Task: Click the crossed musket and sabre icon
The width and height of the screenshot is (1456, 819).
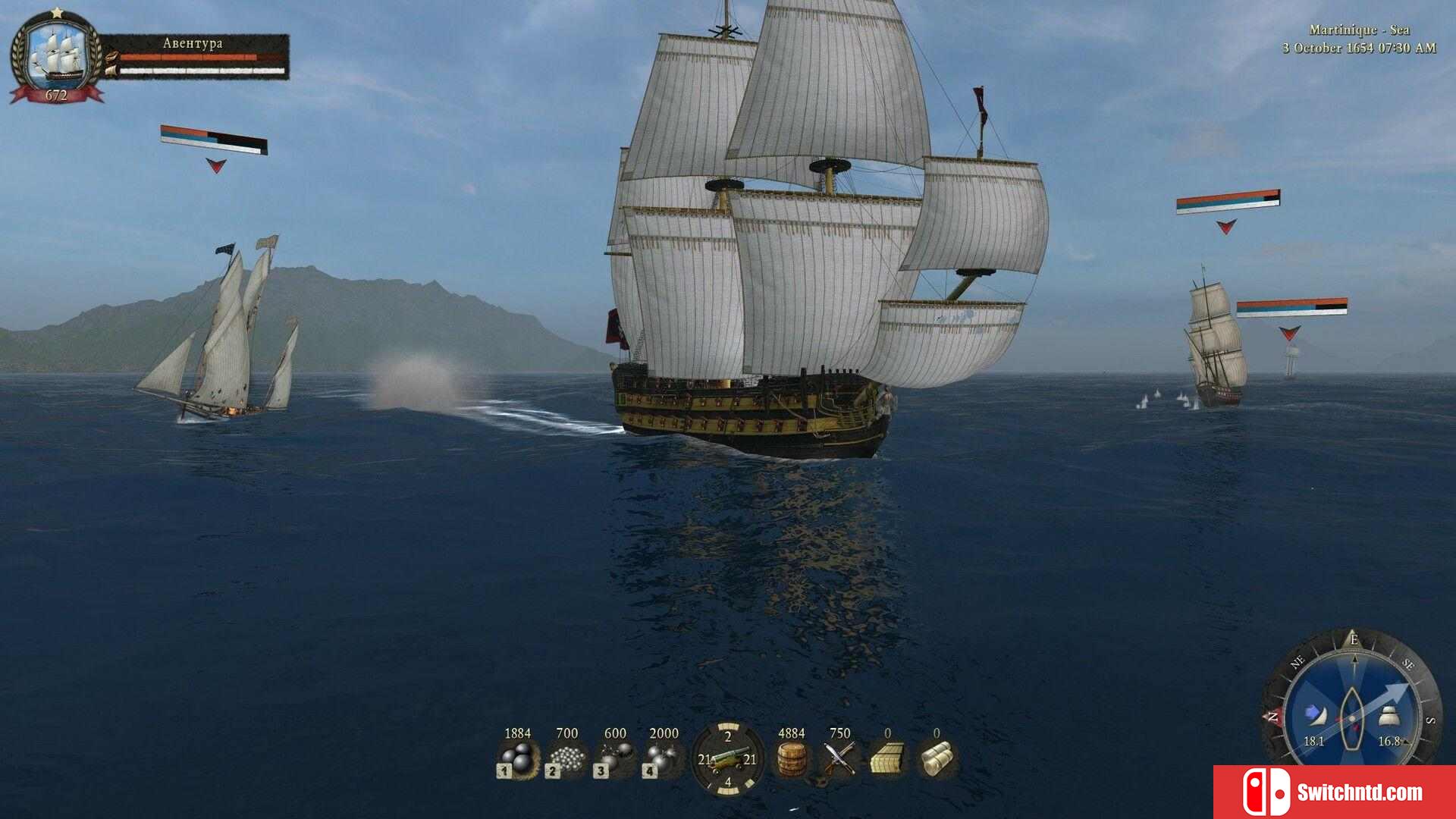Action: (839, 759)
